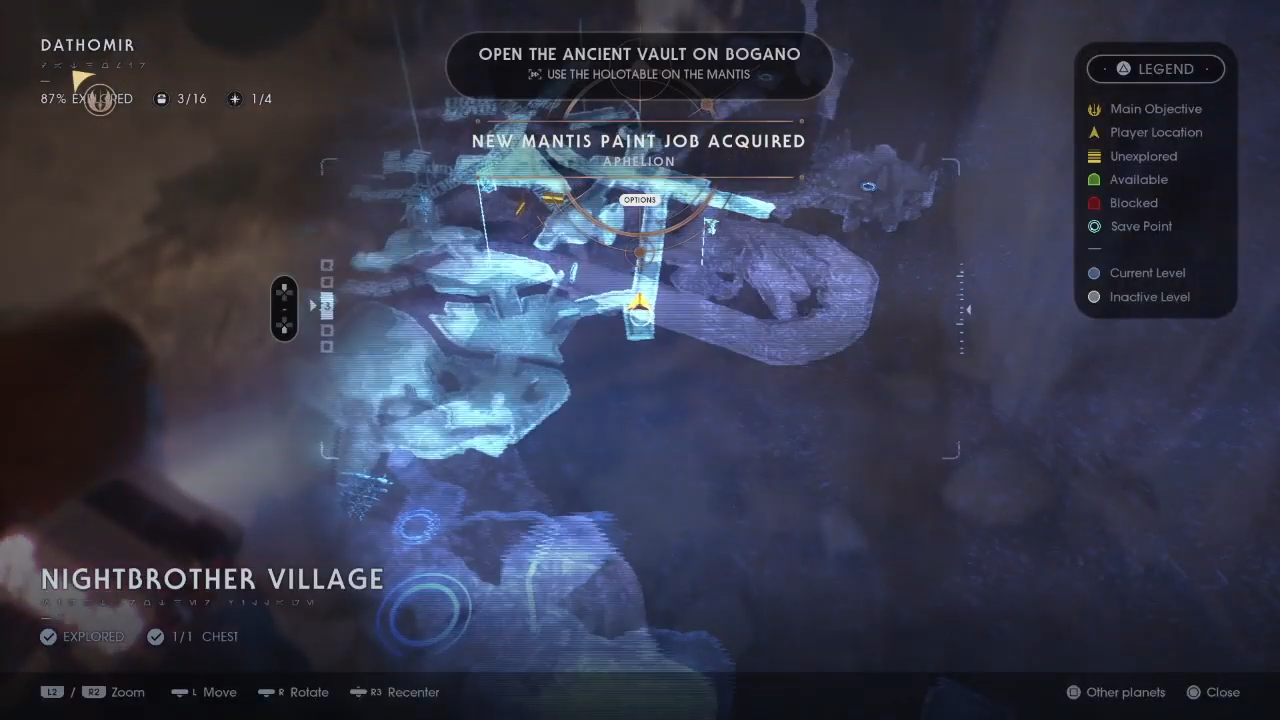Click the D-pad navigation control on the left
This screenshot has height=720, width=1280.
pos(284,307)
